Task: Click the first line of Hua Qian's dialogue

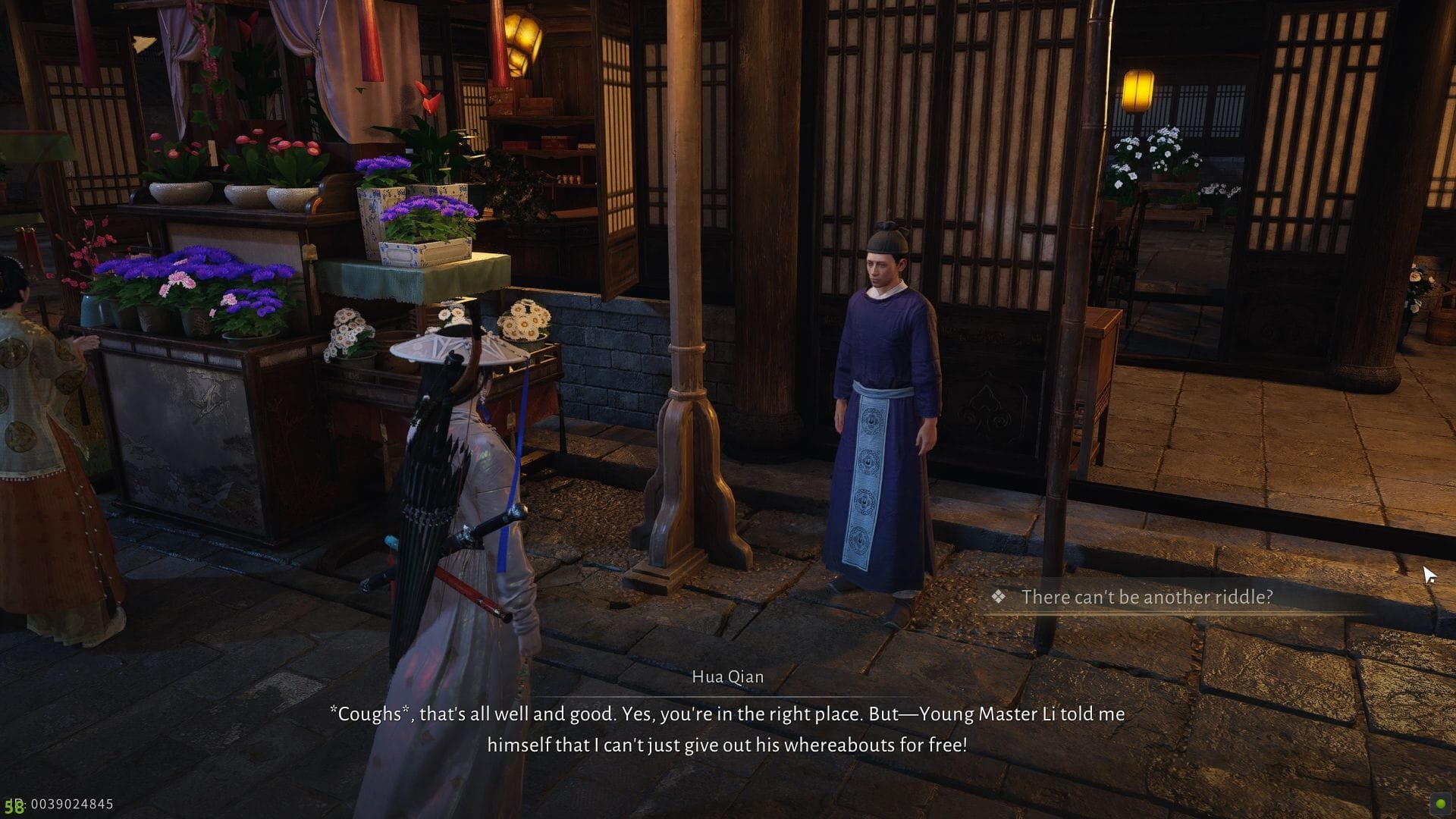Action: pyautogui.click(x=728, y=714)
